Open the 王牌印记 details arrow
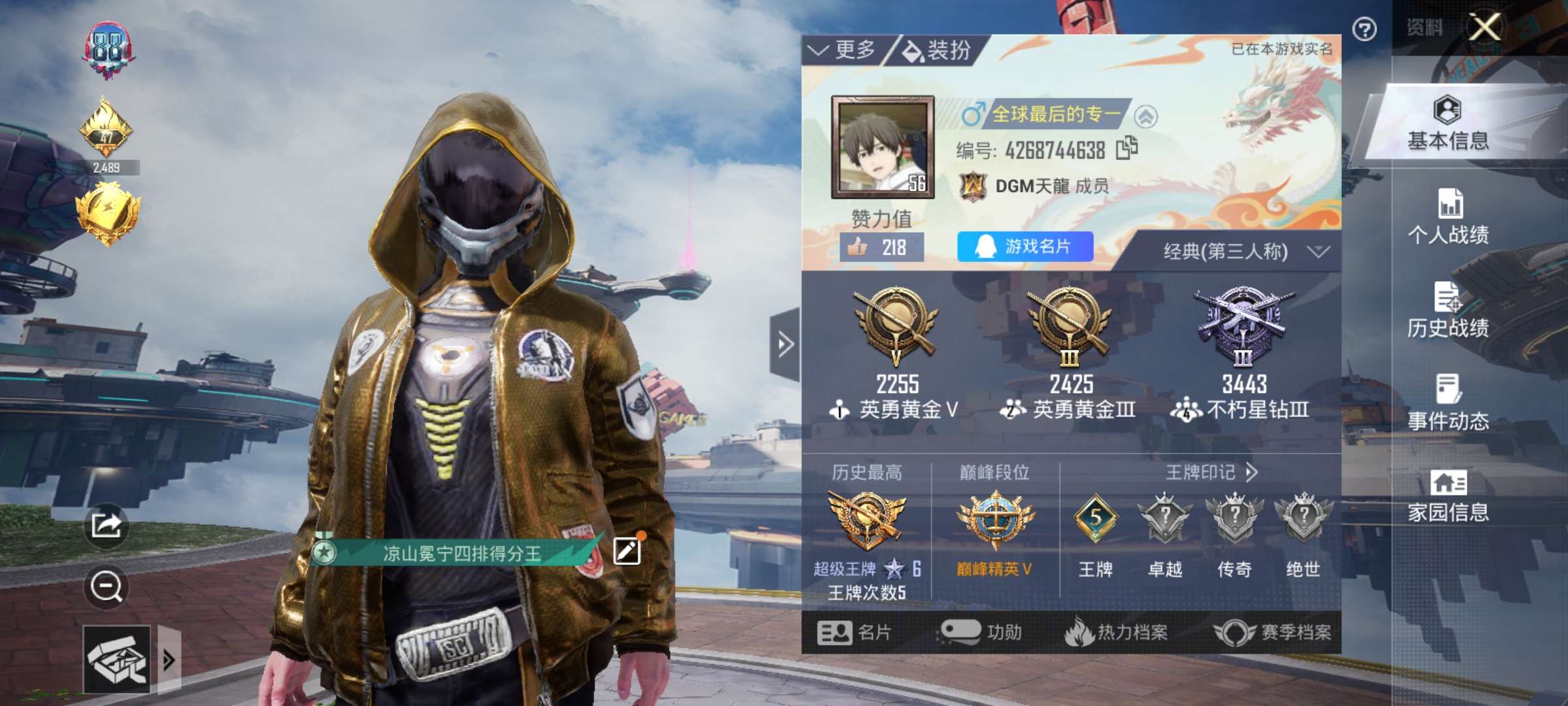 1251,472
